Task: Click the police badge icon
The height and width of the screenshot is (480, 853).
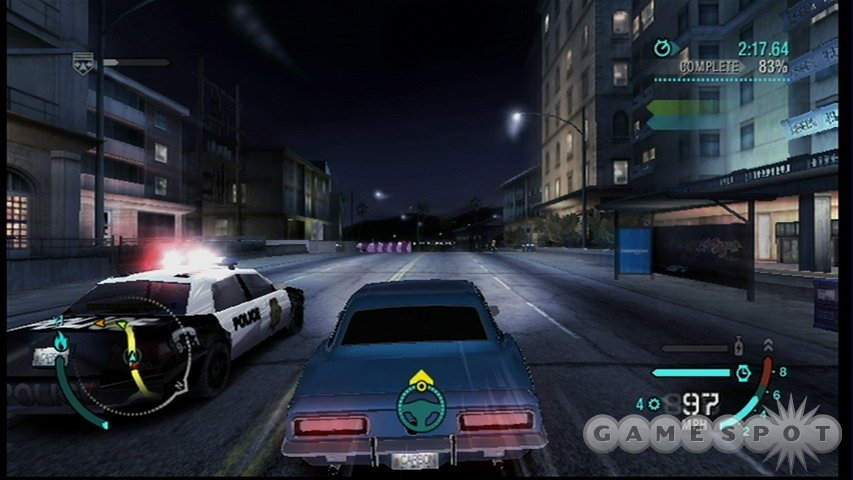Action: pyautogui.click(x=84, y=62)
